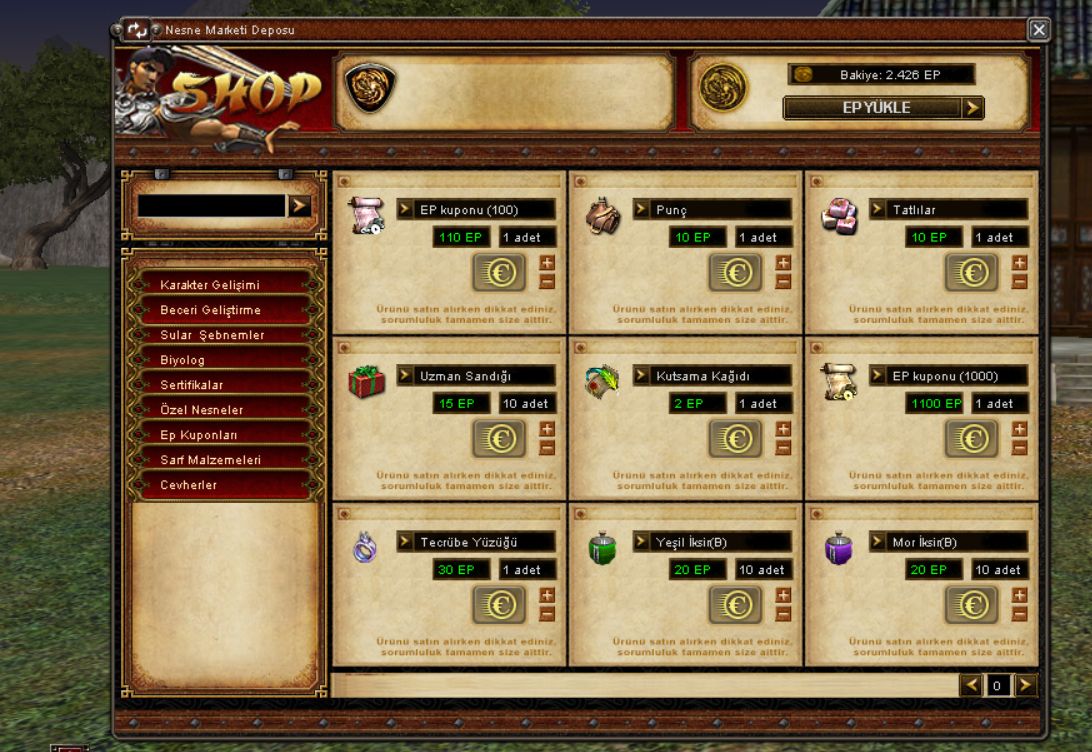This screenshot has height=752, width=1092.
Task: Select the Tecrübe Yüzüğü ring icon
Action: point(365,548)
